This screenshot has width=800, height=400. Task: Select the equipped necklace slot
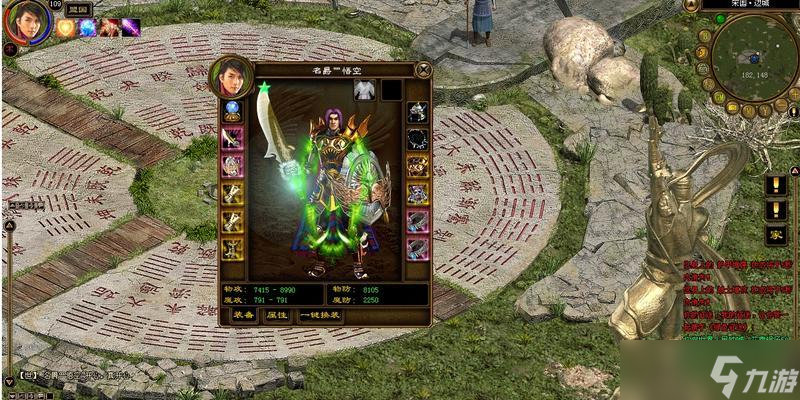tap(417, 139)
